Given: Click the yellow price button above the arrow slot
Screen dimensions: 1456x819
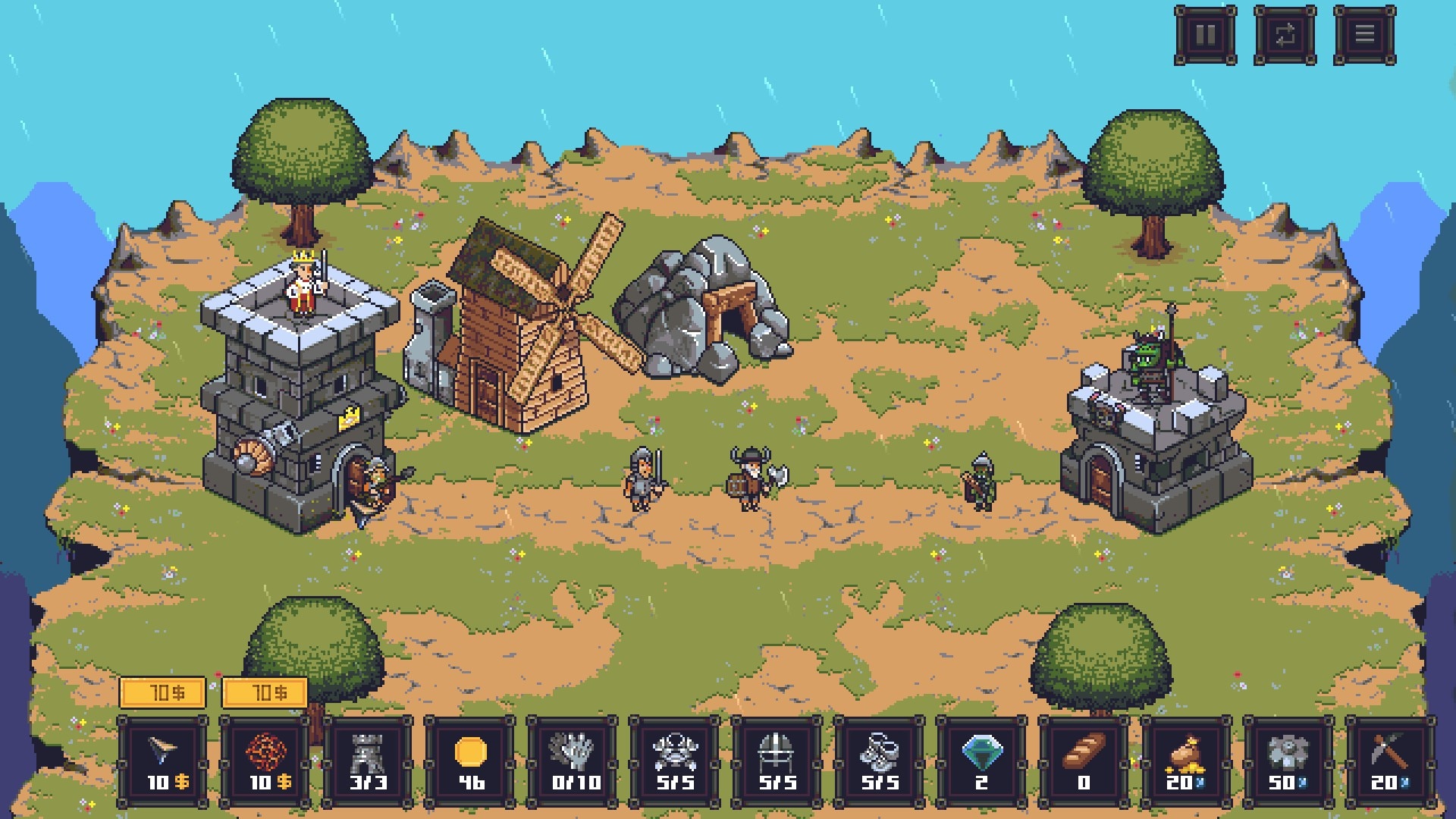Looking at the screenshot, I should point(163,692).
